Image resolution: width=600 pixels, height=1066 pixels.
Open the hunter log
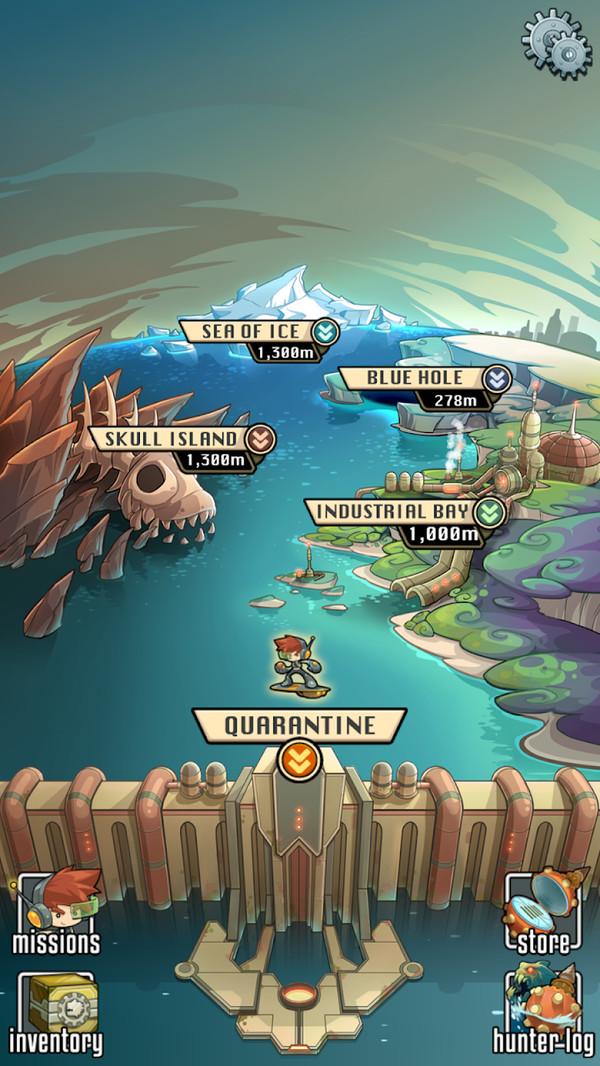[544, 1013]
